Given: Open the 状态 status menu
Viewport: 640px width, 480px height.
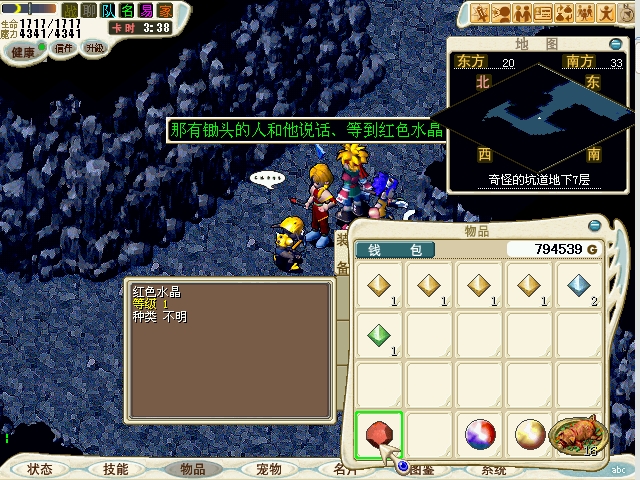Looking at the screenshot, I should tap(40, 468).
